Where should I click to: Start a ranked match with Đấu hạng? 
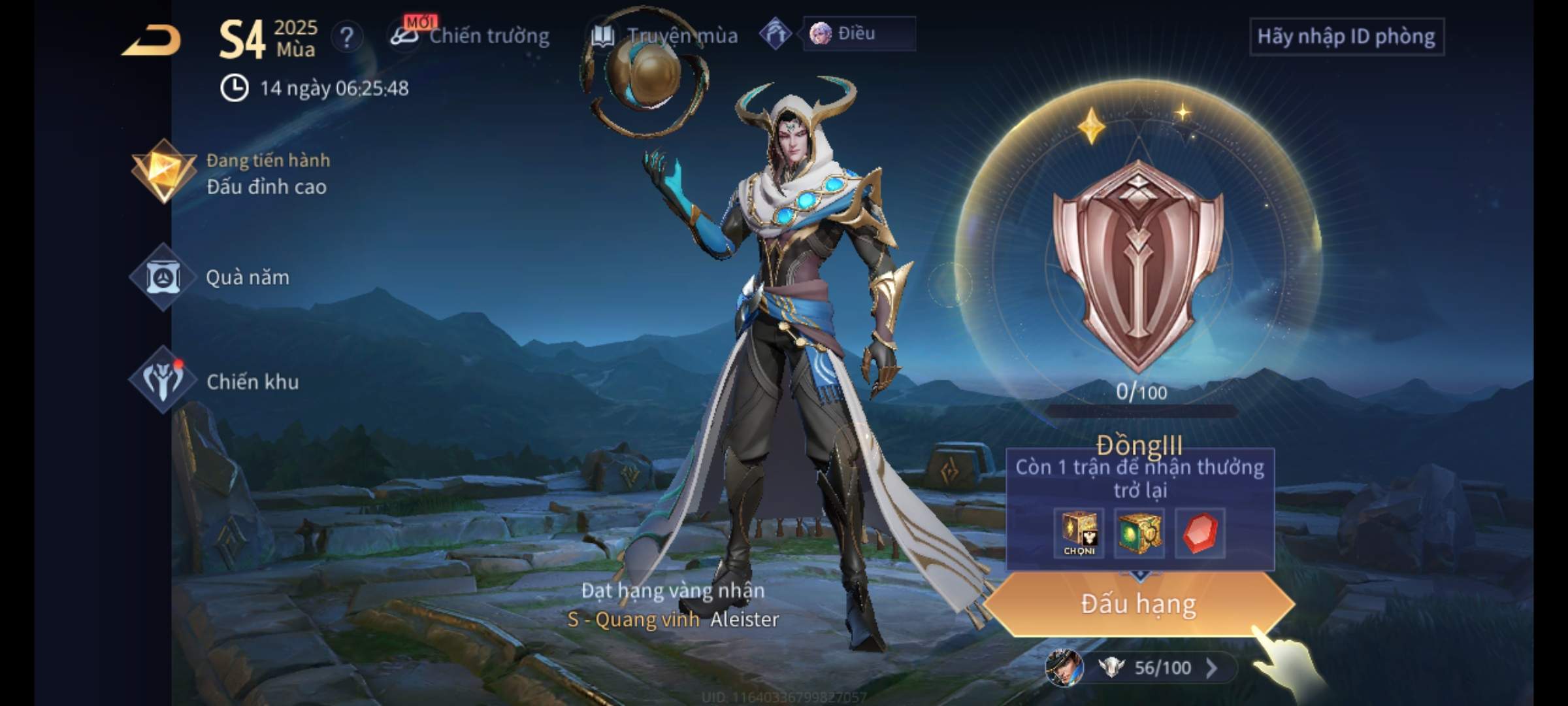[1138, 604]
